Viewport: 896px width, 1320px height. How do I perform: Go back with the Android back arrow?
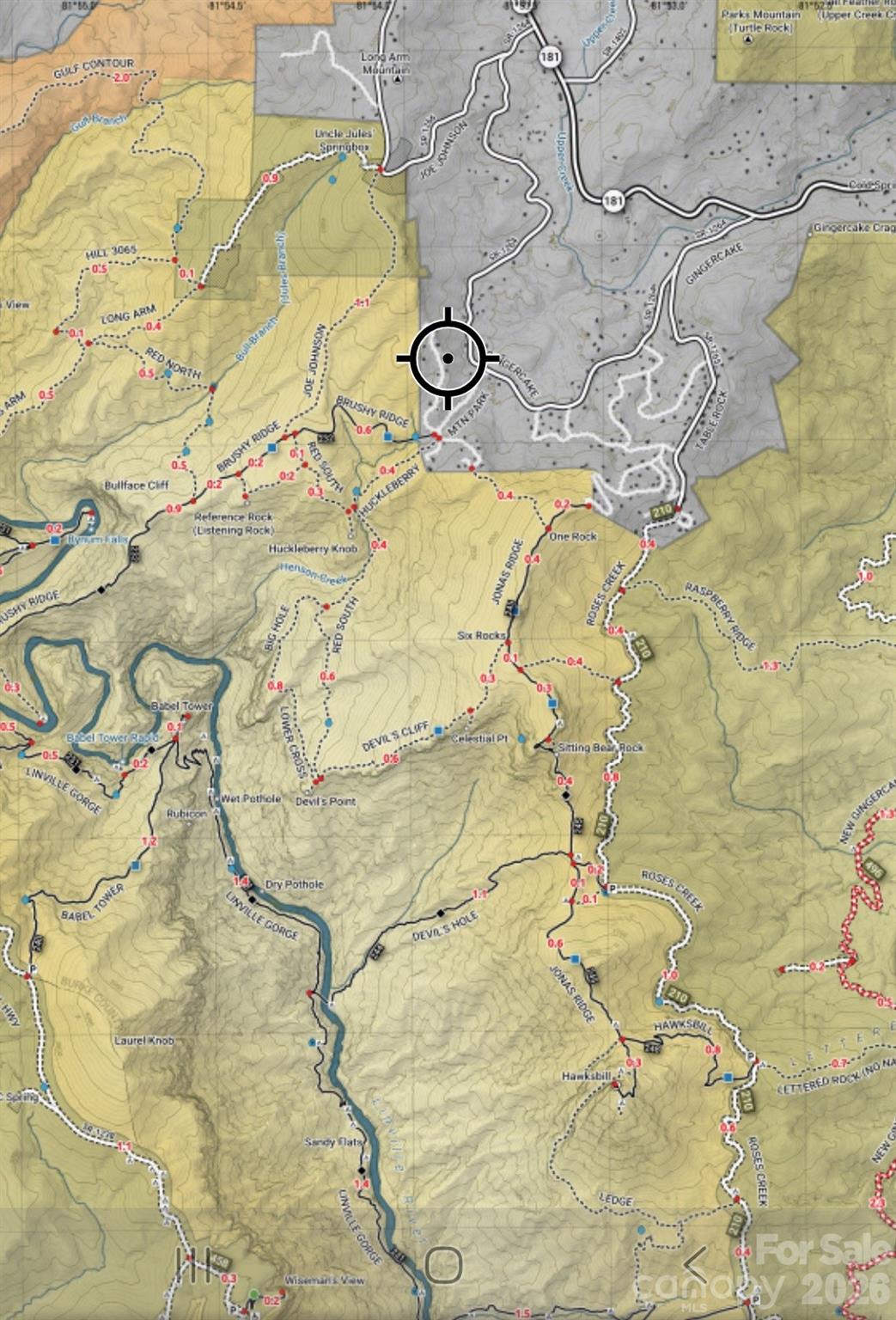tap(694, 1262)
